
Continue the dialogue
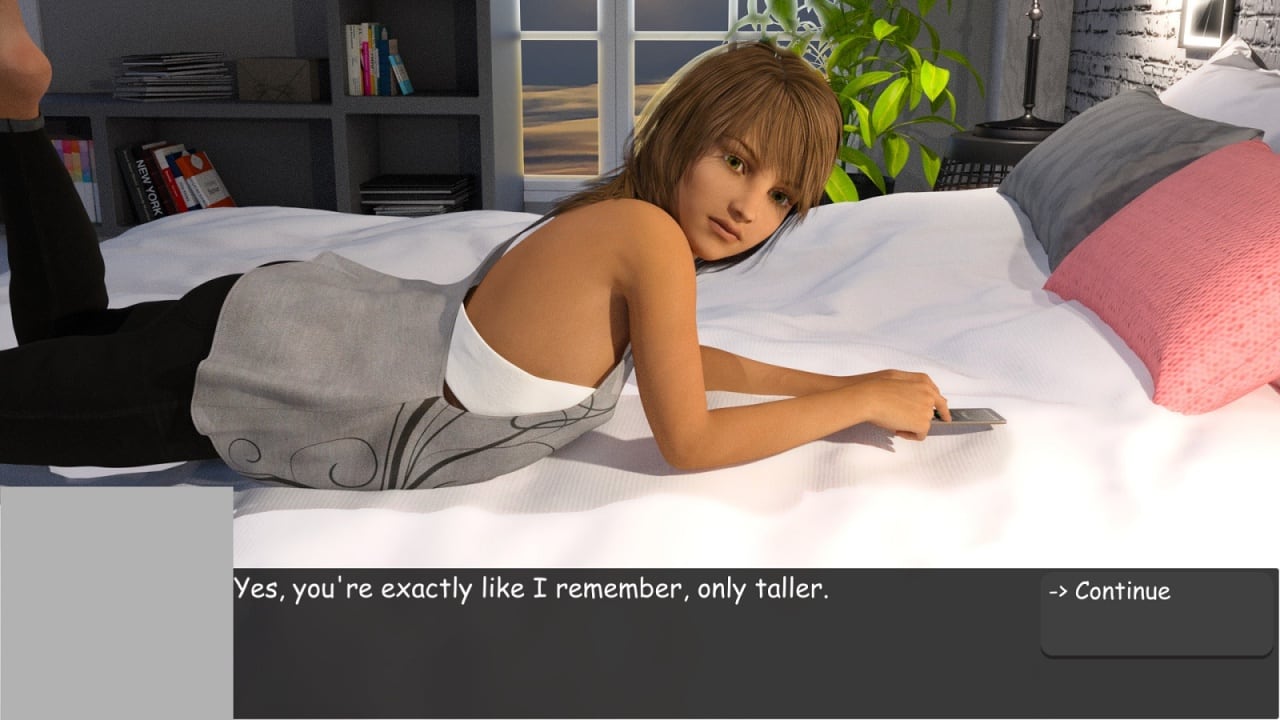[x=1109, y=591]
